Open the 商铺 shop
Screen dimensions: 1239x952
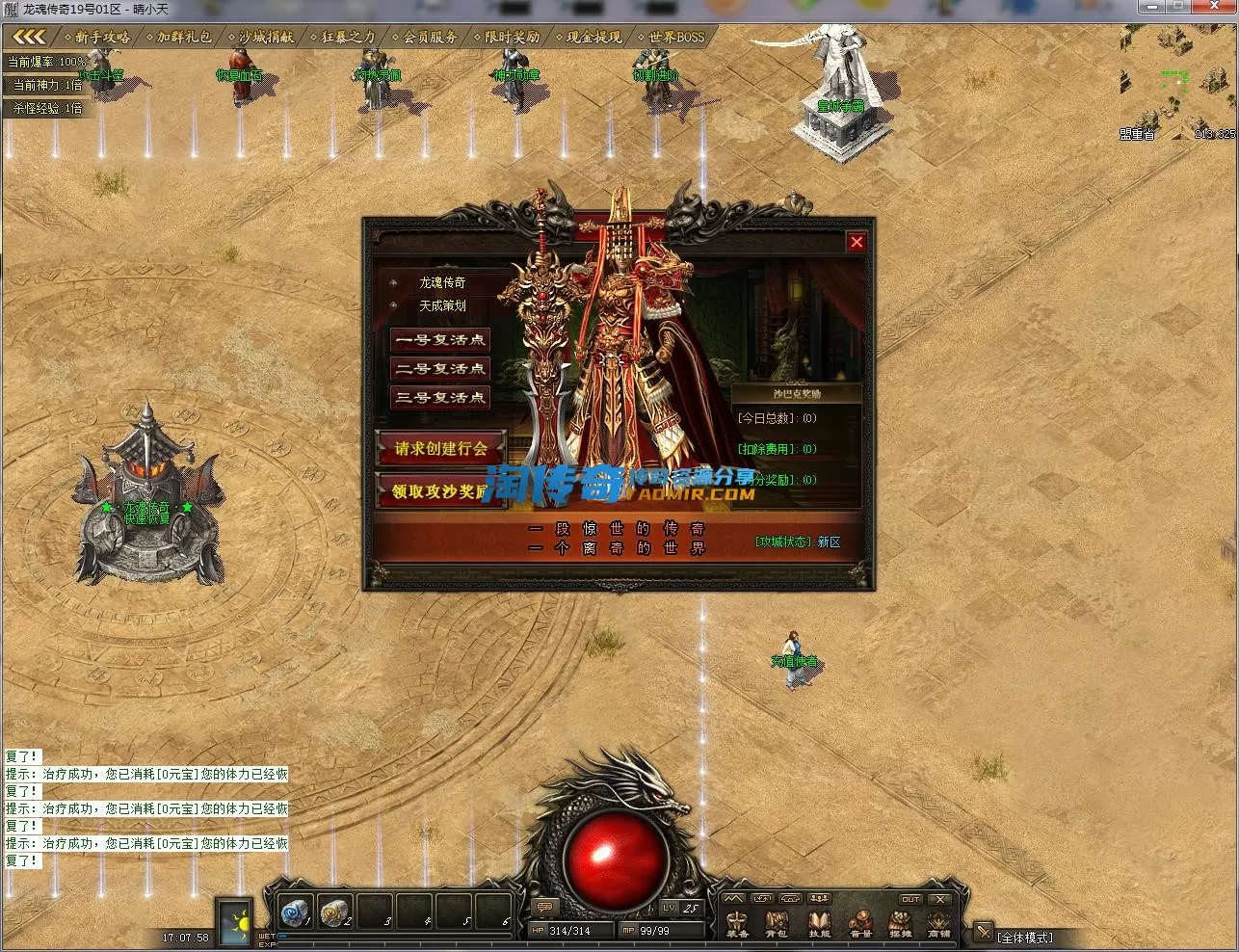tap(938, 925)
